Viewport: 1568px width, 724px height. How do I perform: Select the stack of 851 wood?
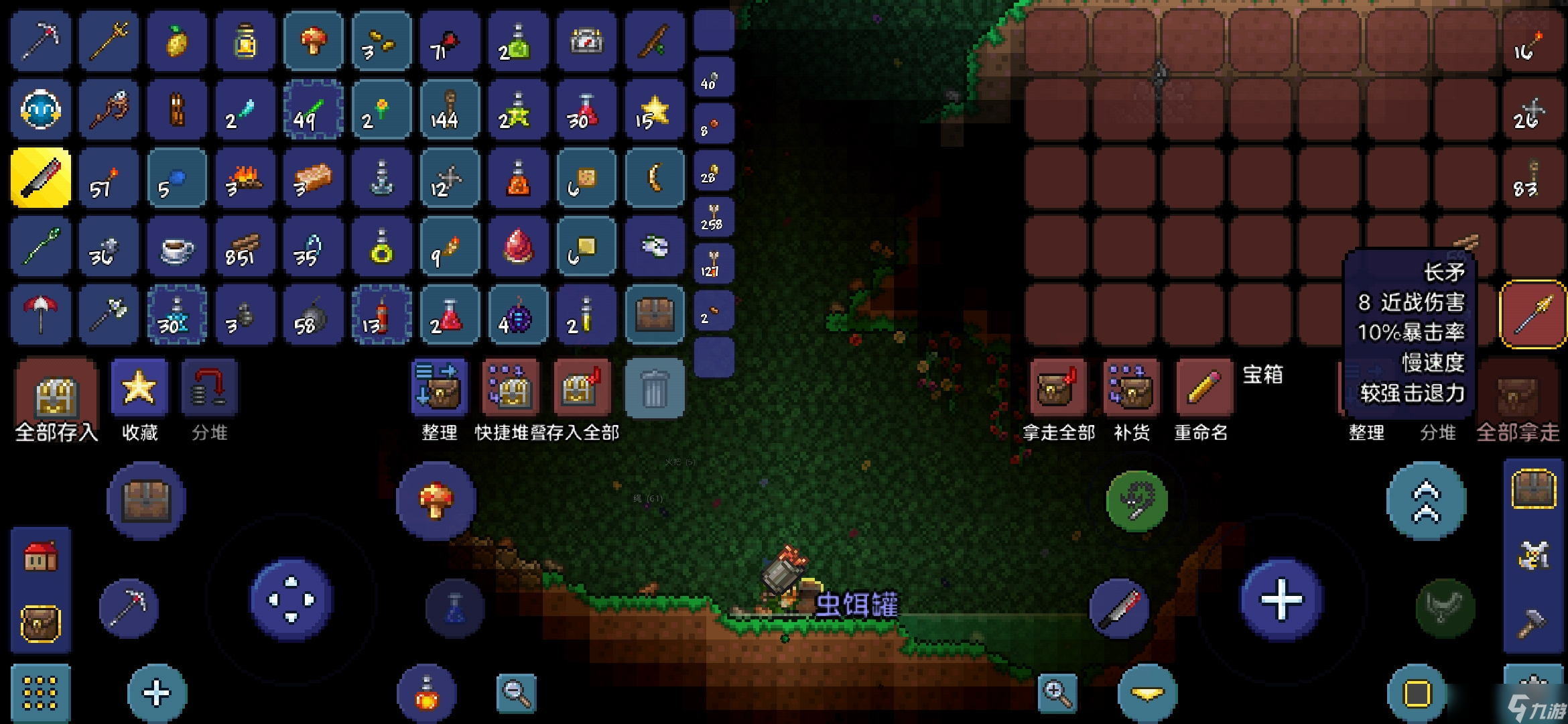tap(245, 247)
